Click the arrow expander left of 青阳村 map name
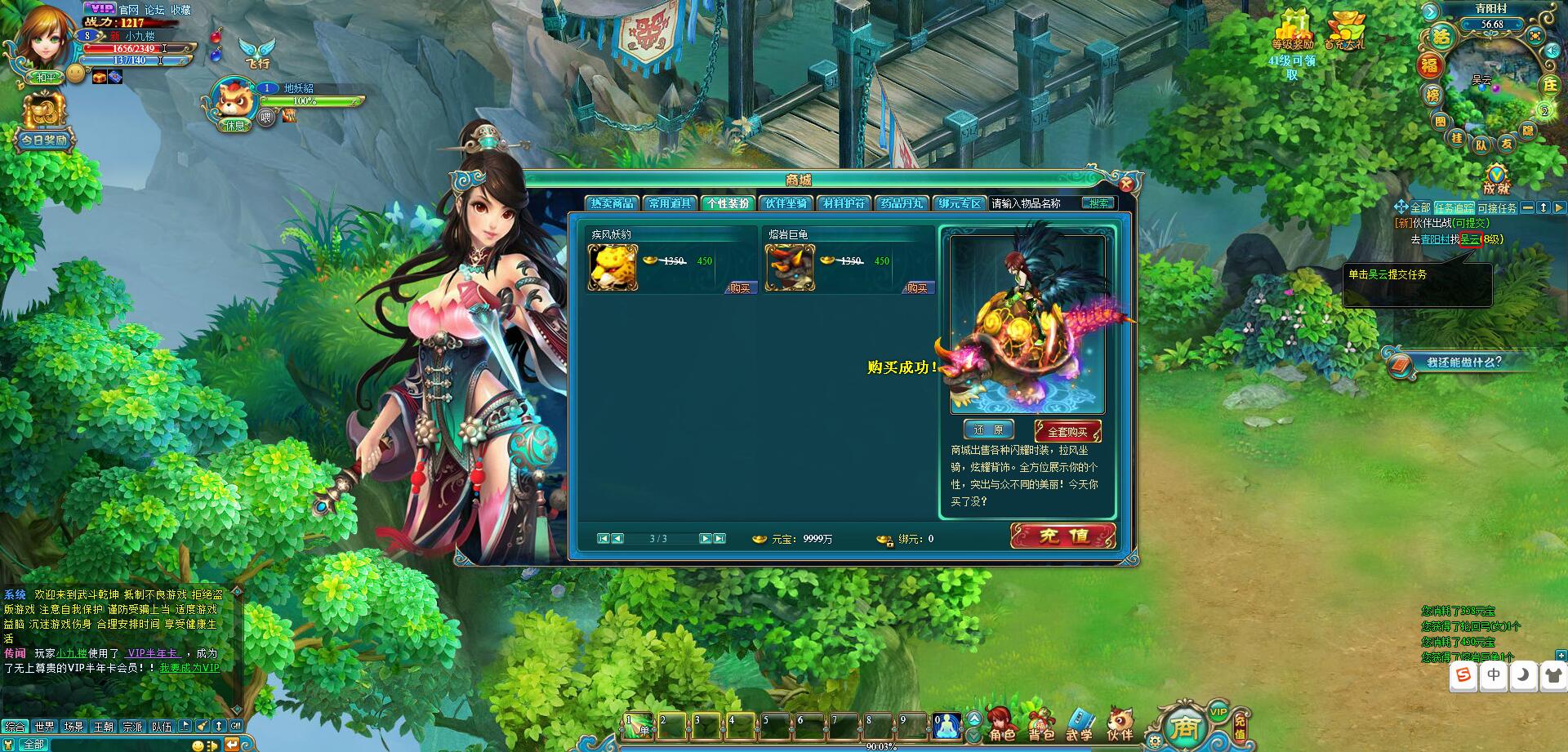The width and height of the screenshot is (1568, 752). click(x=1430, y=11)
